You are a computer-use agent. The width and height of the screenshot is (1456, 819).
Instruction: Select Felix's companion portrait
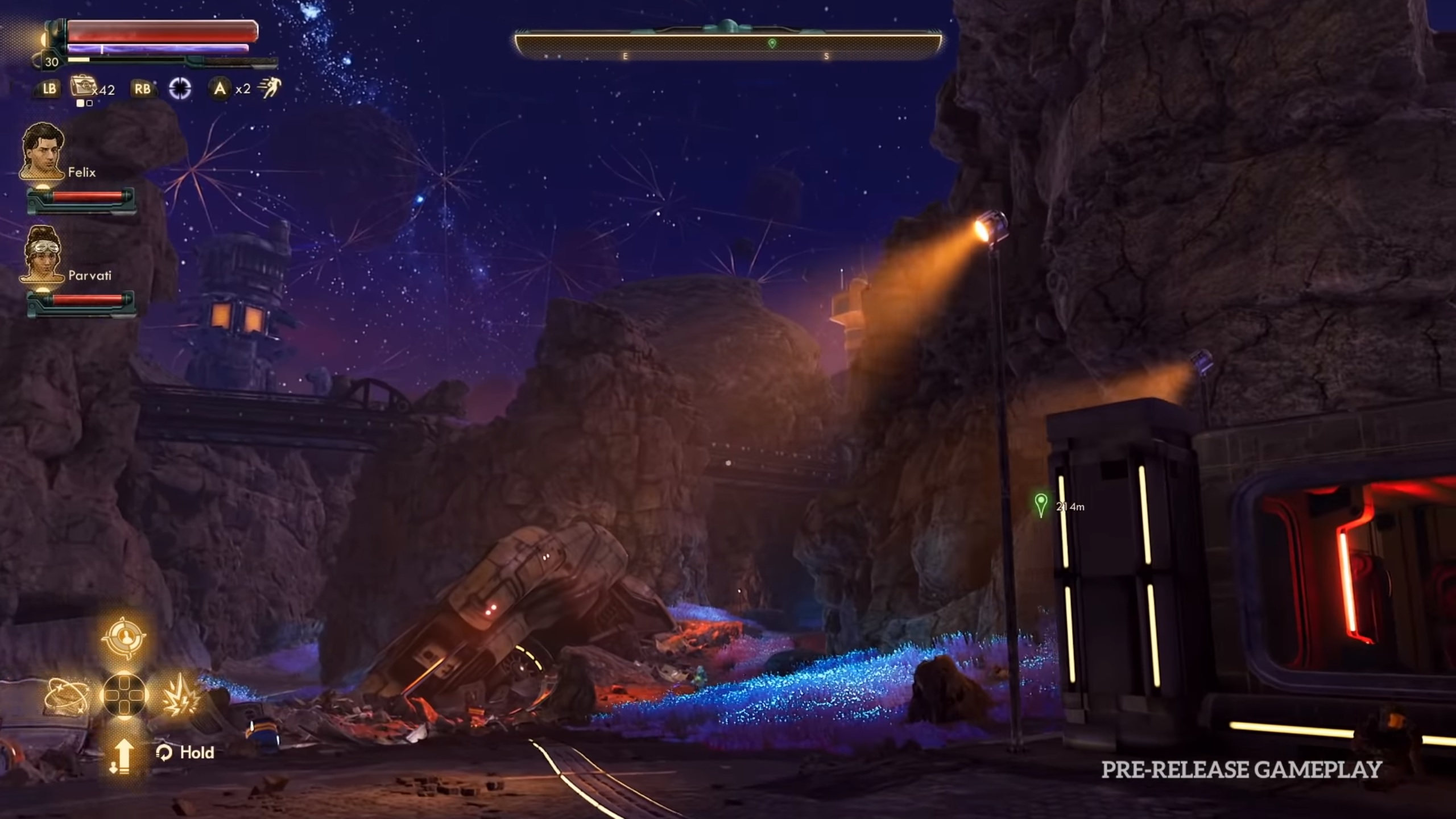click(x=43, y=151)
